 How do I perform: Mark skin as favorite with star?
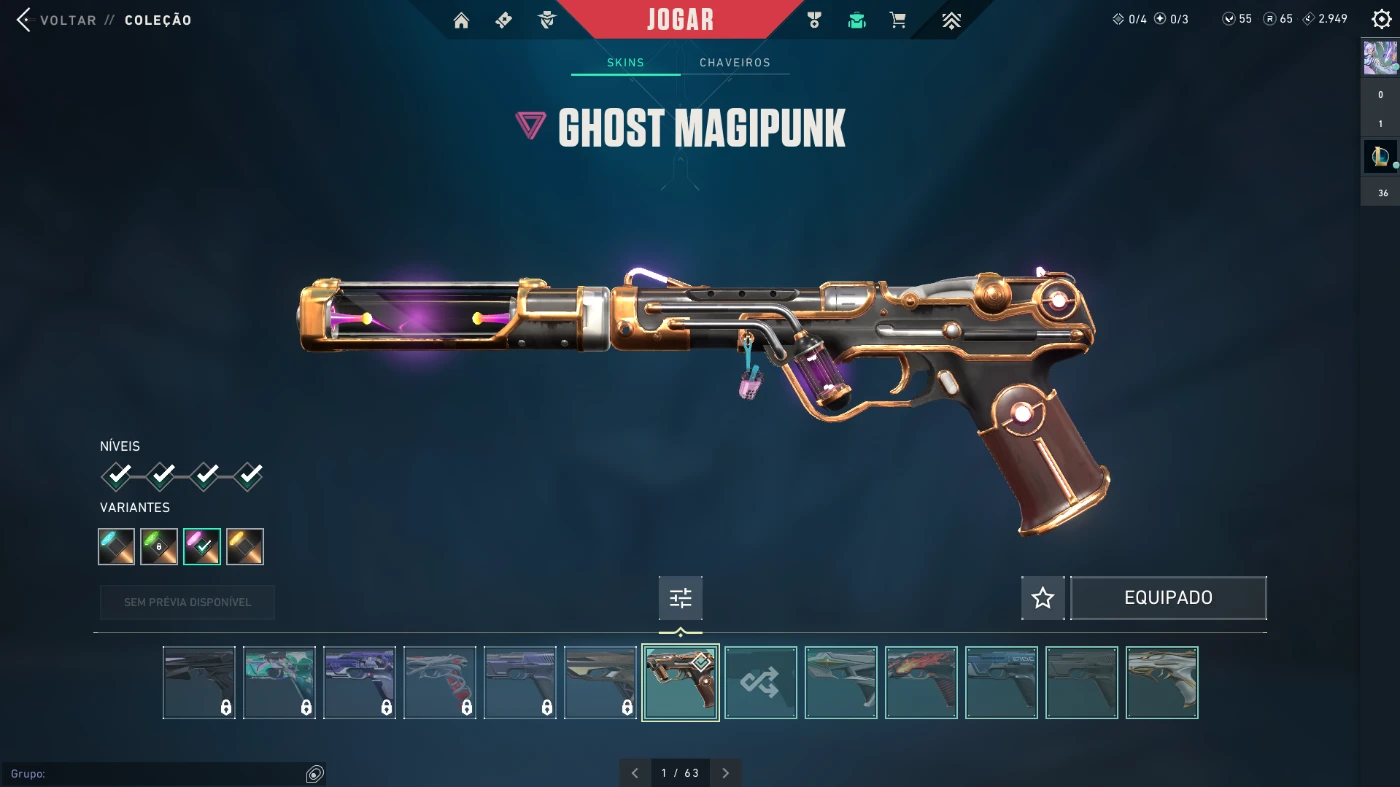(x=1043, y=598)
